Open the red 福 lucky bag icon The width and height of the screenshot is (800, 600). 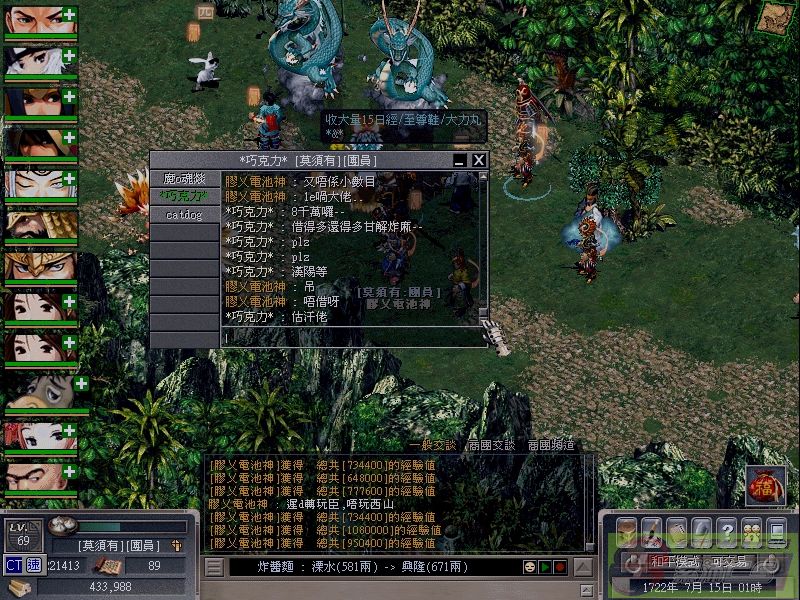[766, 486]
